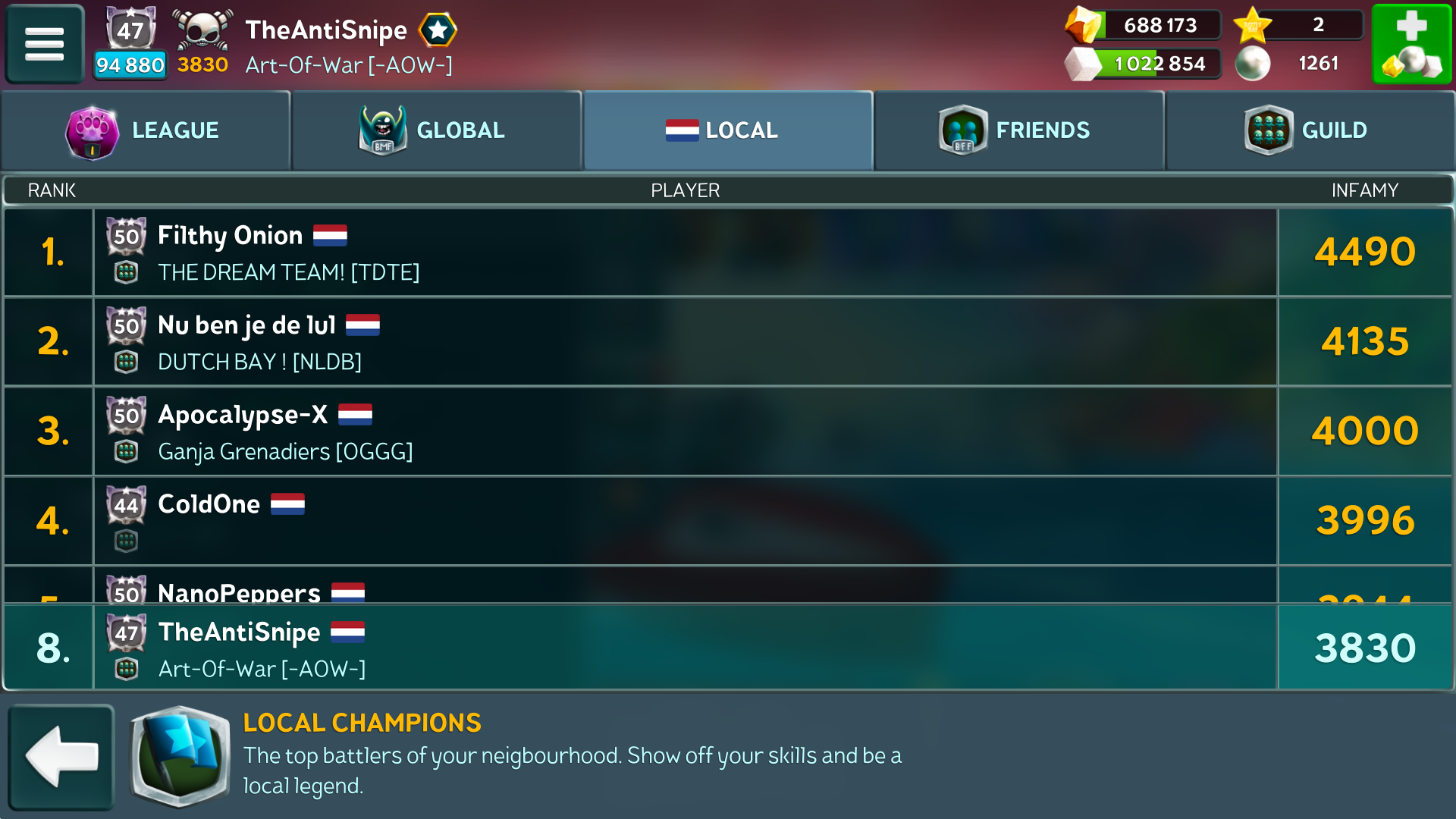Select Filthy Onion's leaderboard row
Screen dimensions: 1456x819
coord(682,252)
